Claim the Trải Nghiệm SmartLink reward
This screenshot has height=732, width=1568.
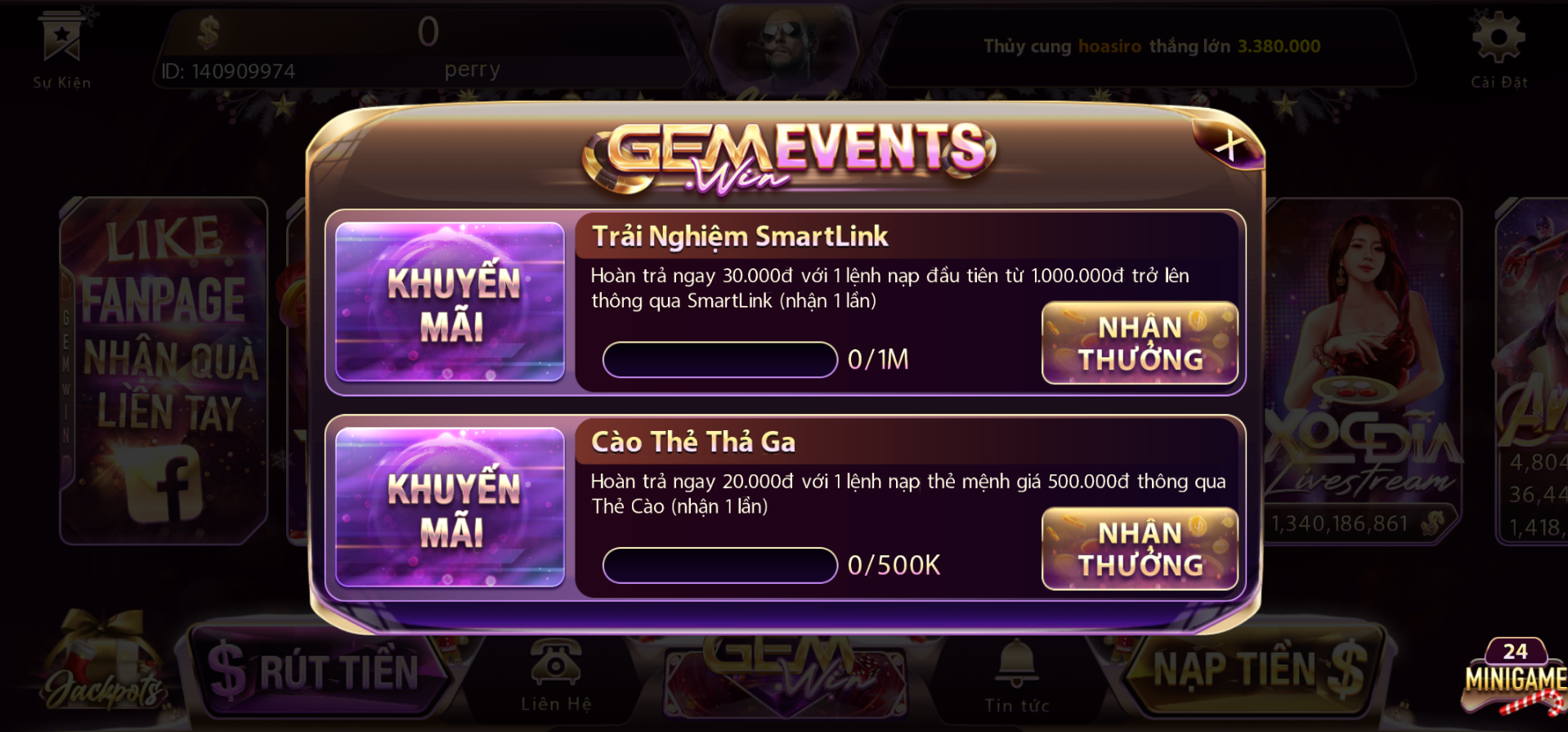coord(1140,344)
